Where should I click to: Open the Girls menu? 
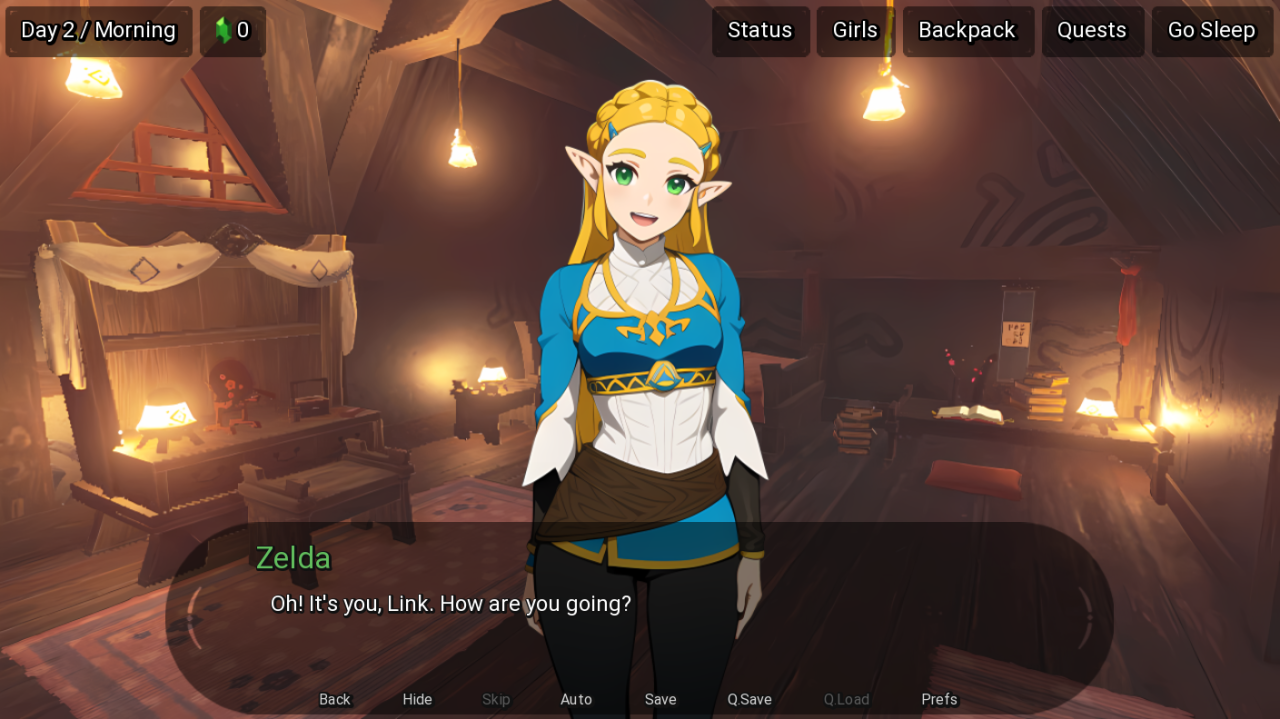[x=855, y=31]
